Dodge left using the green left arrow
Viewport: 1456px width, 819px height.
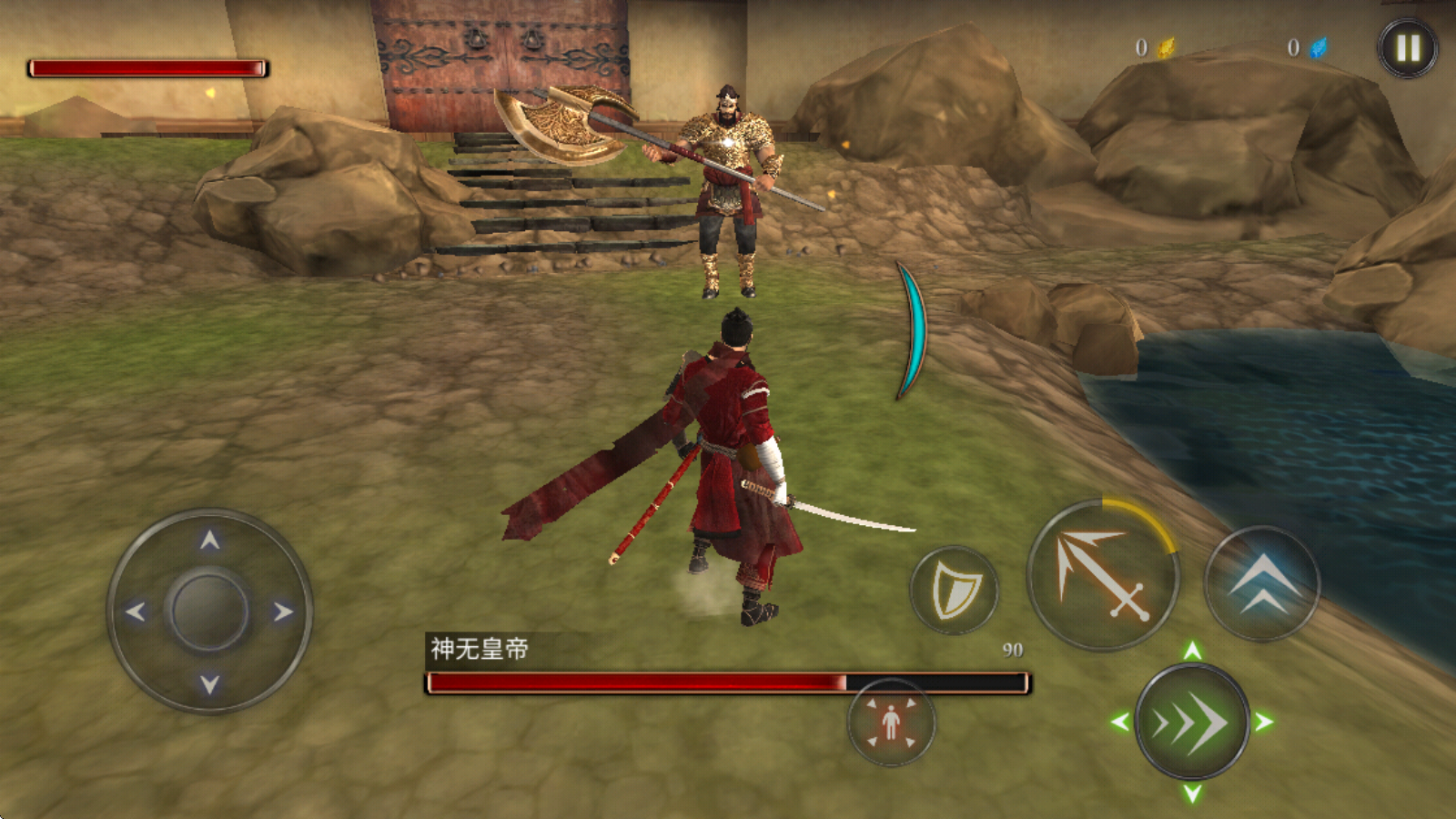pyautogui.click(x=1120, y=723)
